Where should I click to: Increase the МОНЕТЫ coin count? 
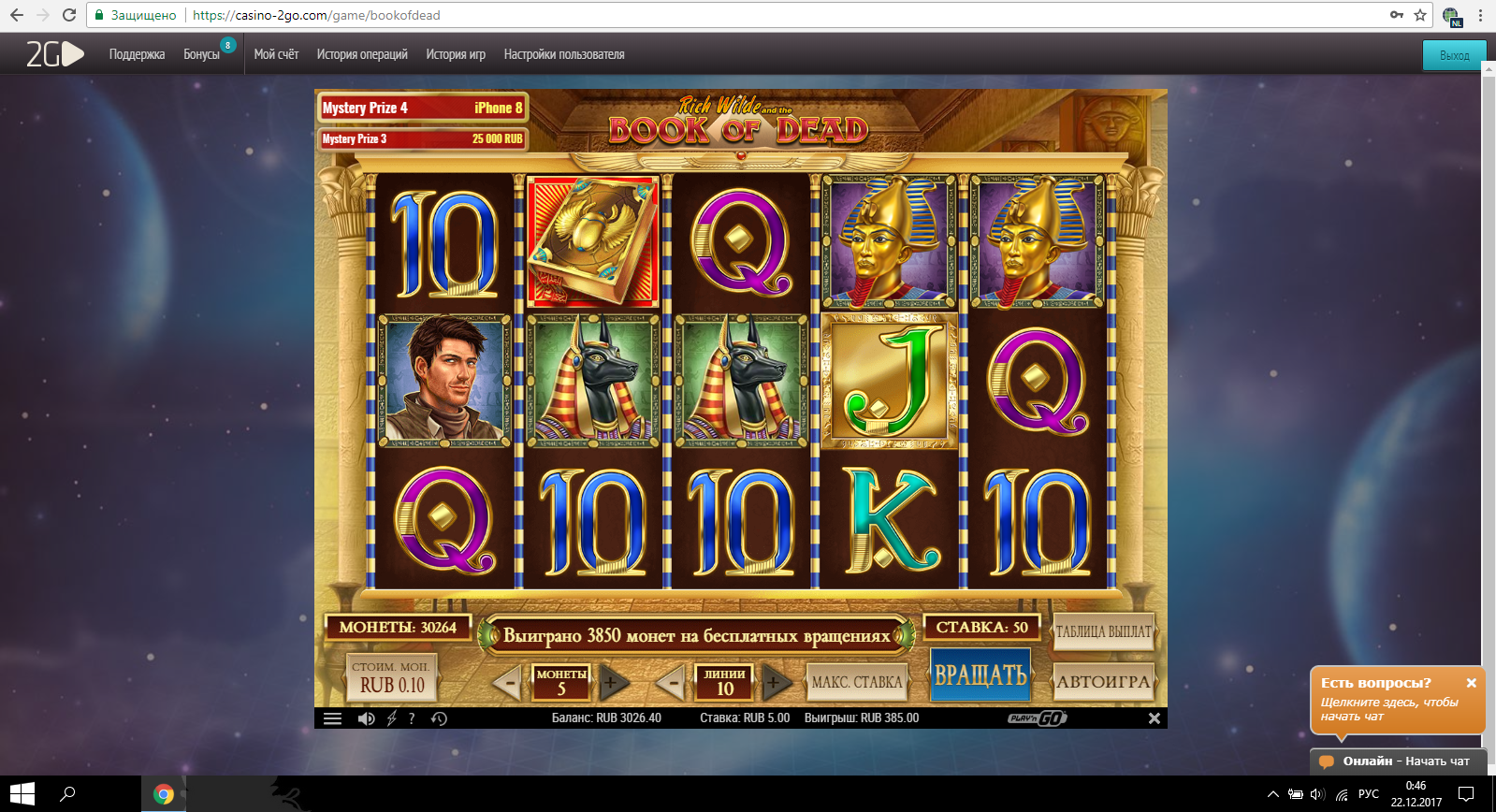(611, 683)
